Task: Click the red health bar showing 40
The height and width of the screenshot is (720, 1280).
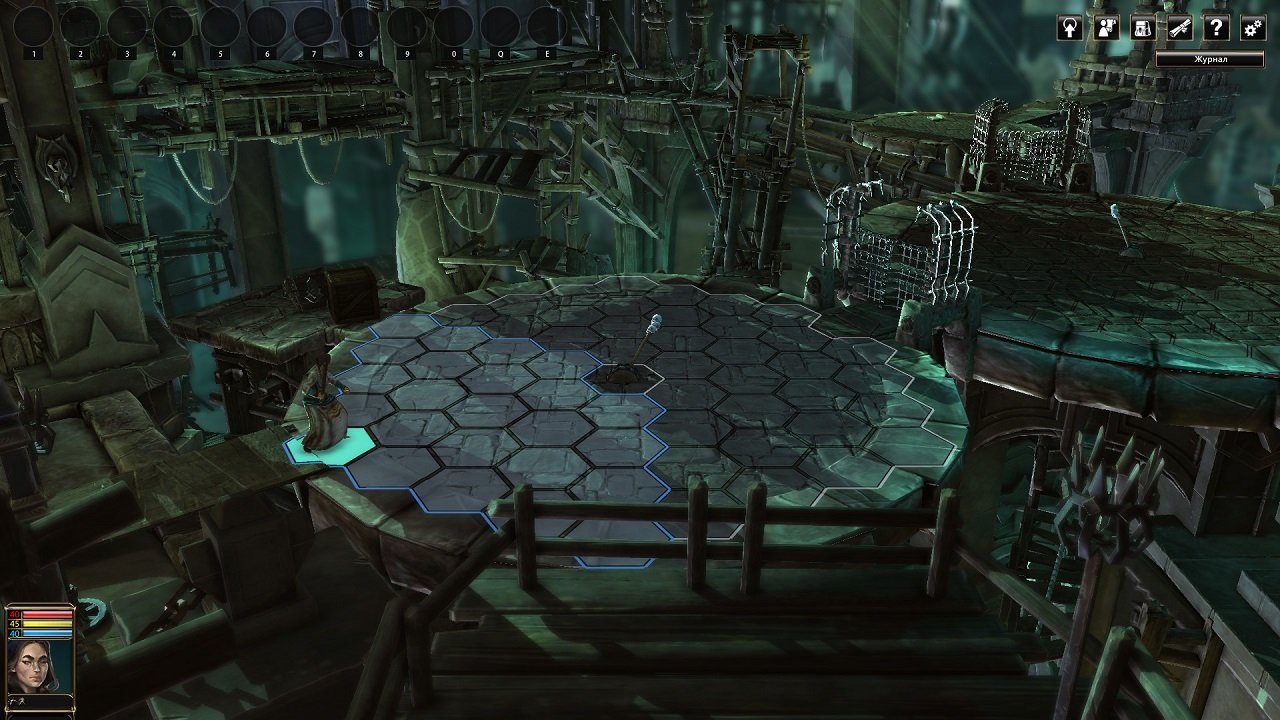Action: point(45,614)
